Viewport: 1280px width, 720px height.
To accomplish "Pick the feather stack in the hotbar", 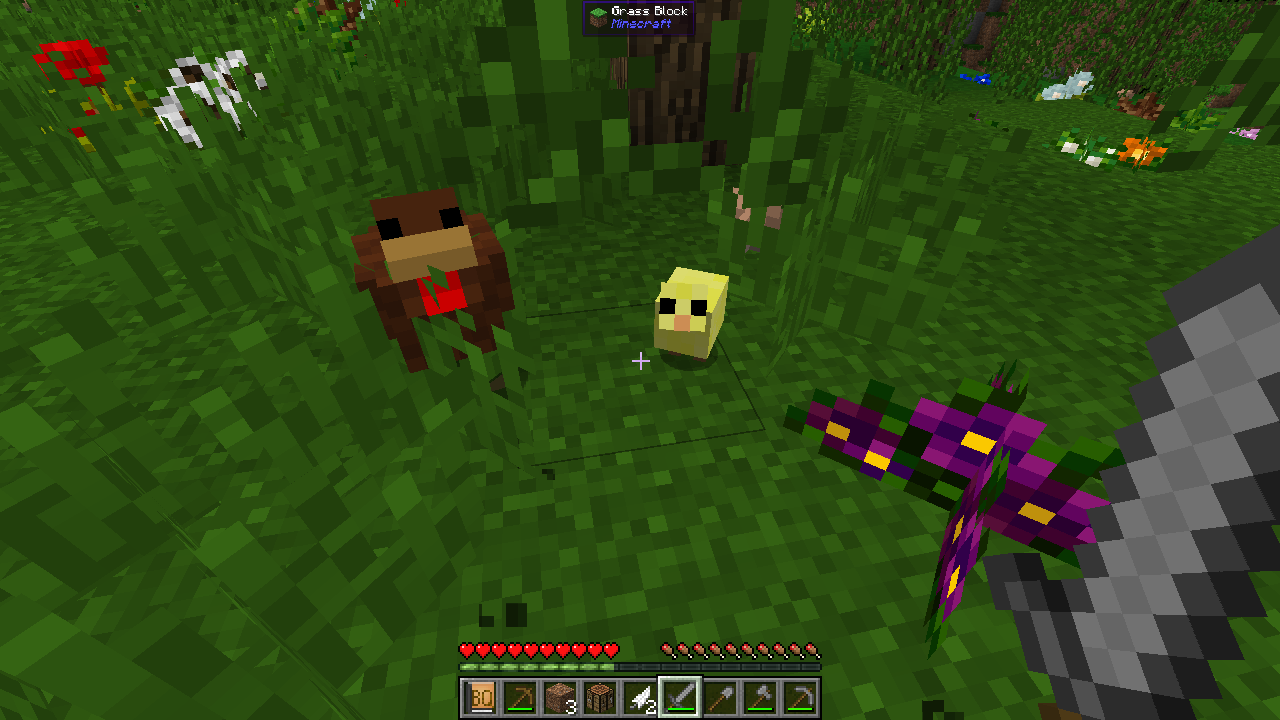I will (640, 698).
